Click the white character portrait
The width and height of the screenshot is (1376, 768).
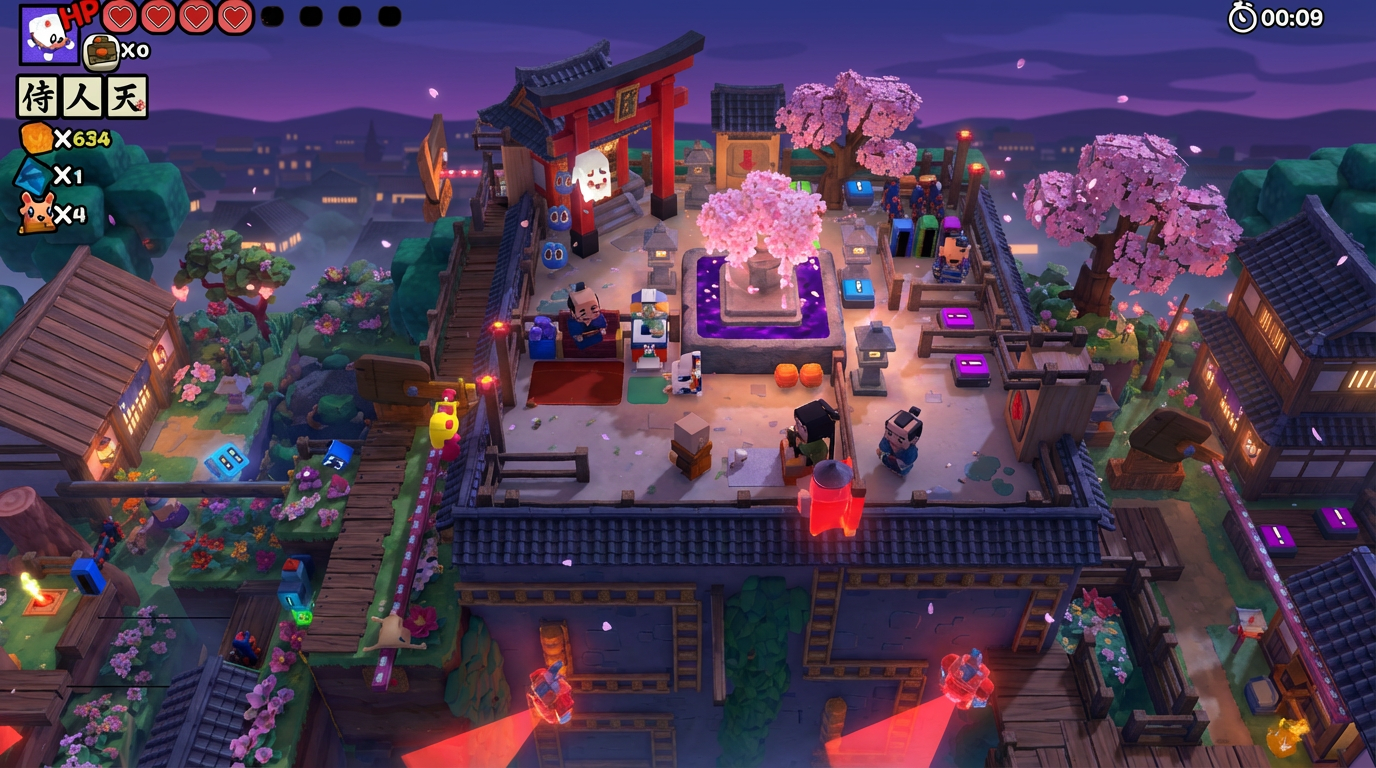(x=48, y=35)
